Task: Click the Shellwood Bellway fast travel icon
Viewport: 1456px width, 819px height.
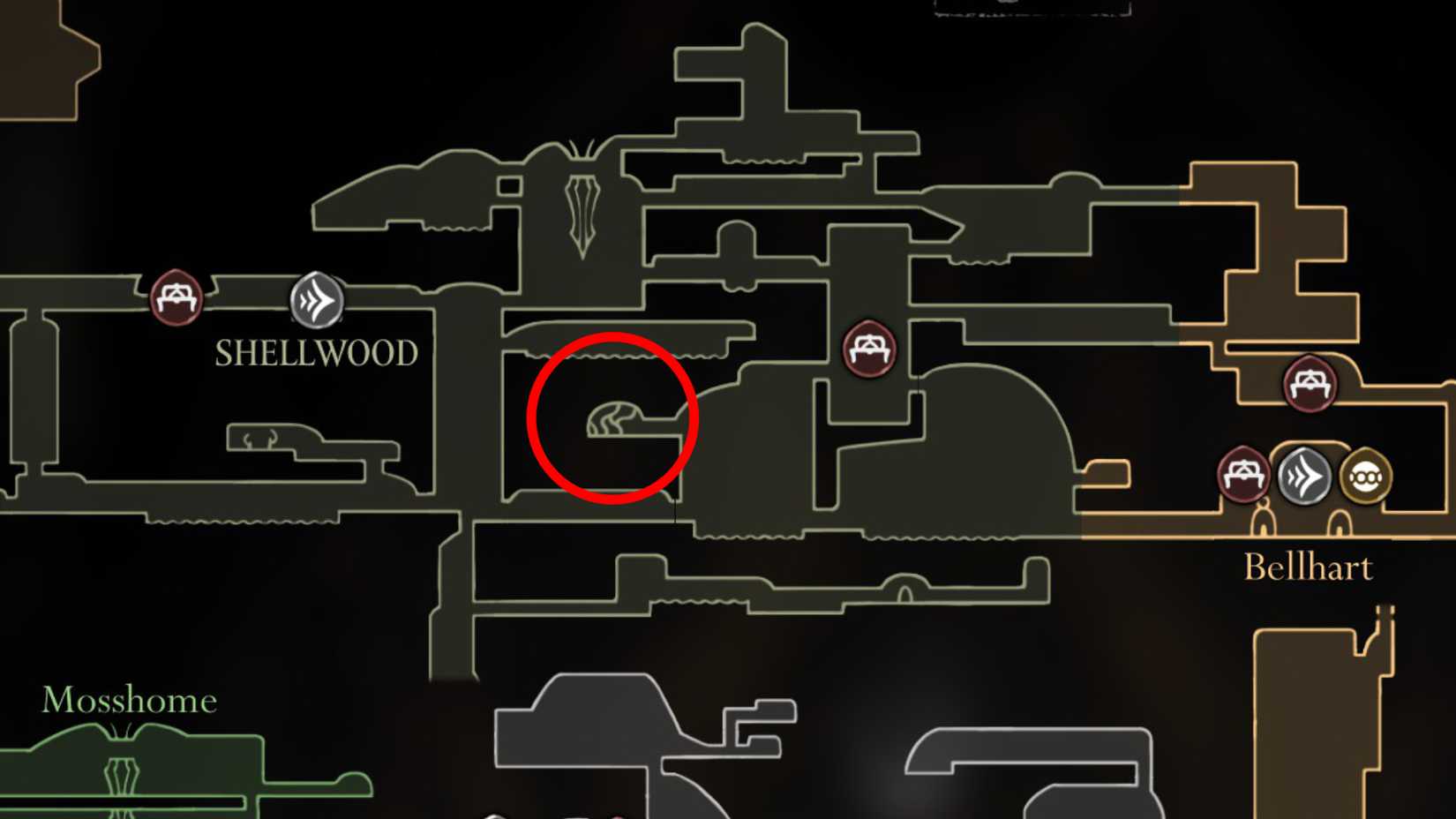Action: click(316, 300)
